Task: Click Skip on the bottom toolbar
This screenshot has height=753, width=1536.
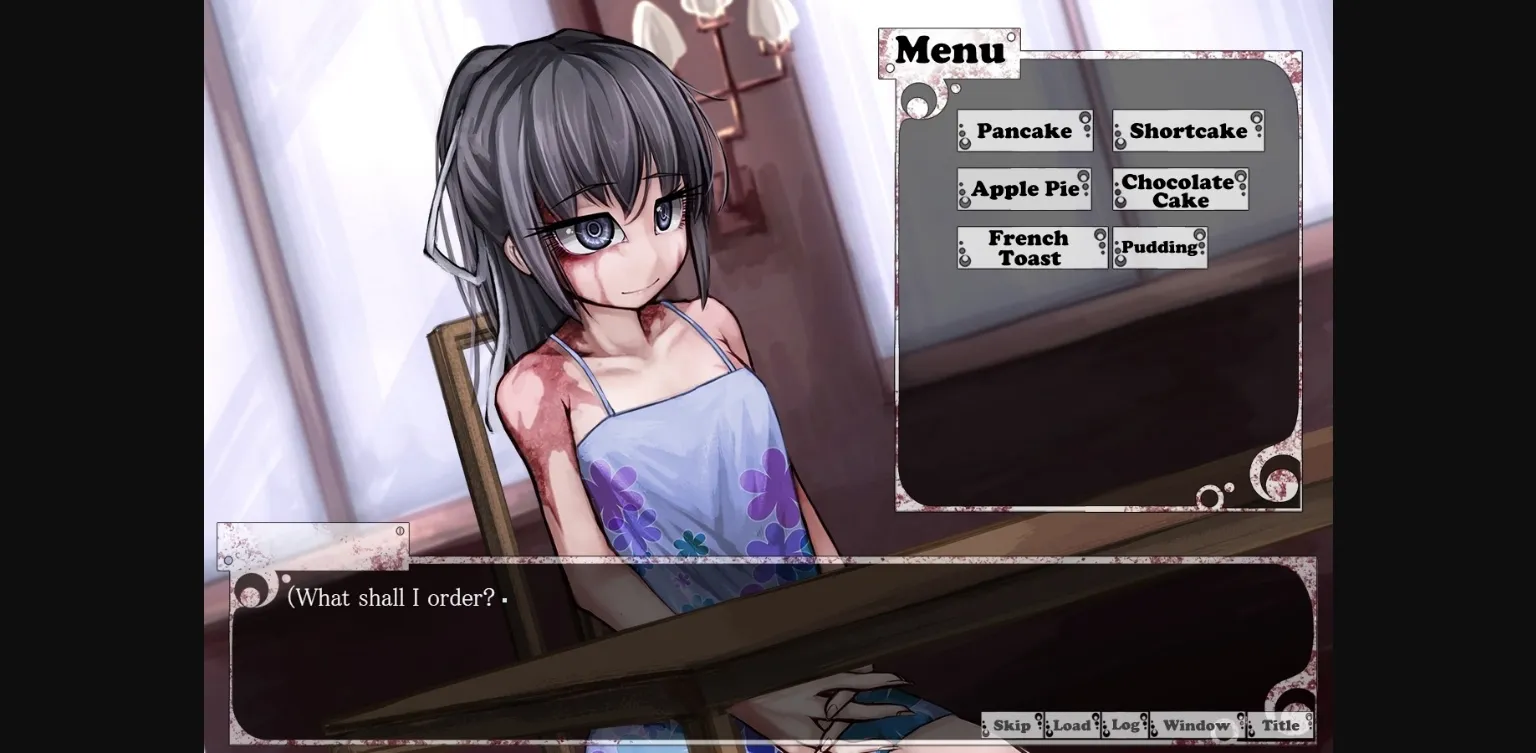Action: click(x=1012, y=725)
